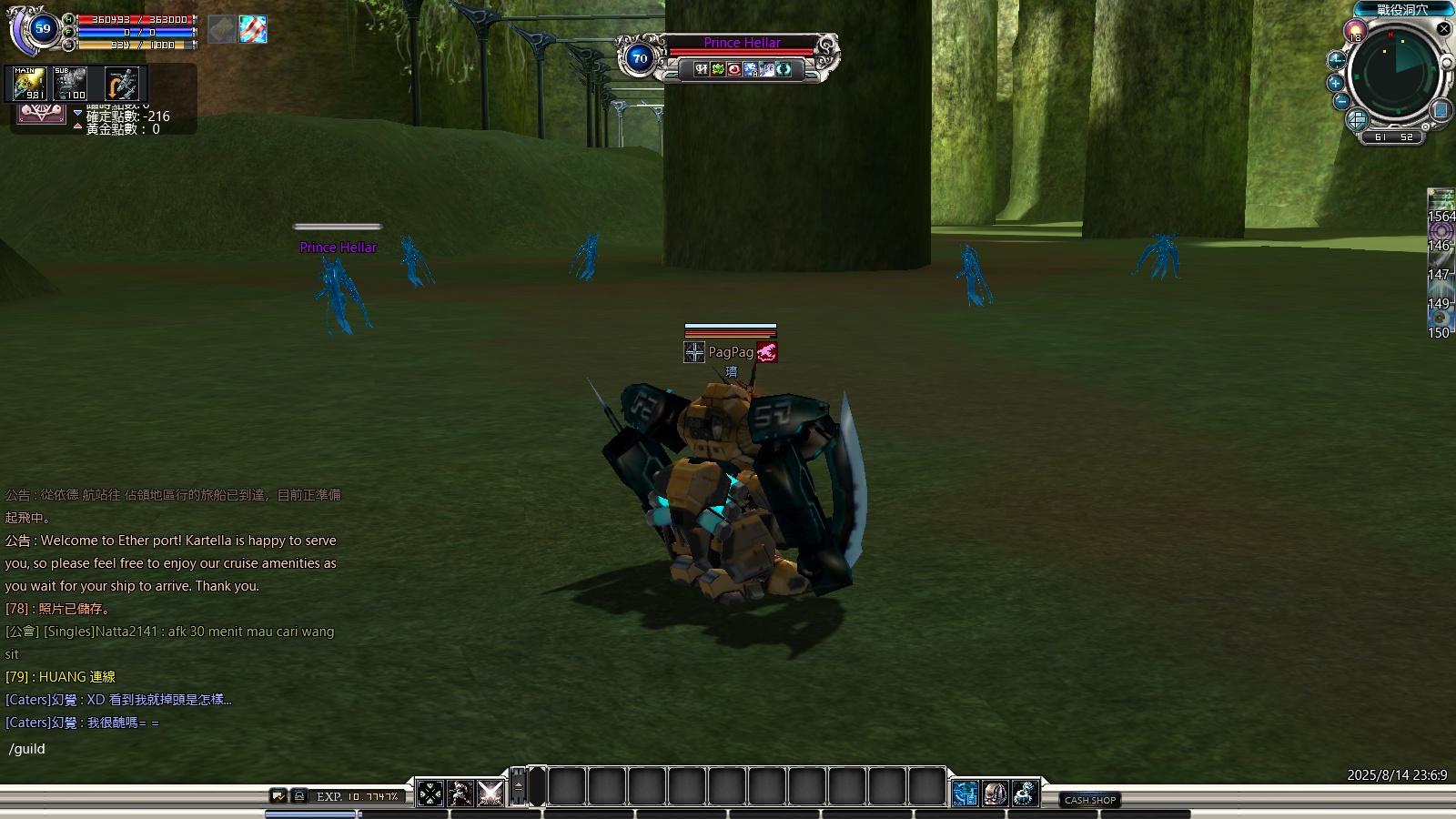Select the Prince Hellar target frame
Screen dimensions: 1456x819
point(741,44)
